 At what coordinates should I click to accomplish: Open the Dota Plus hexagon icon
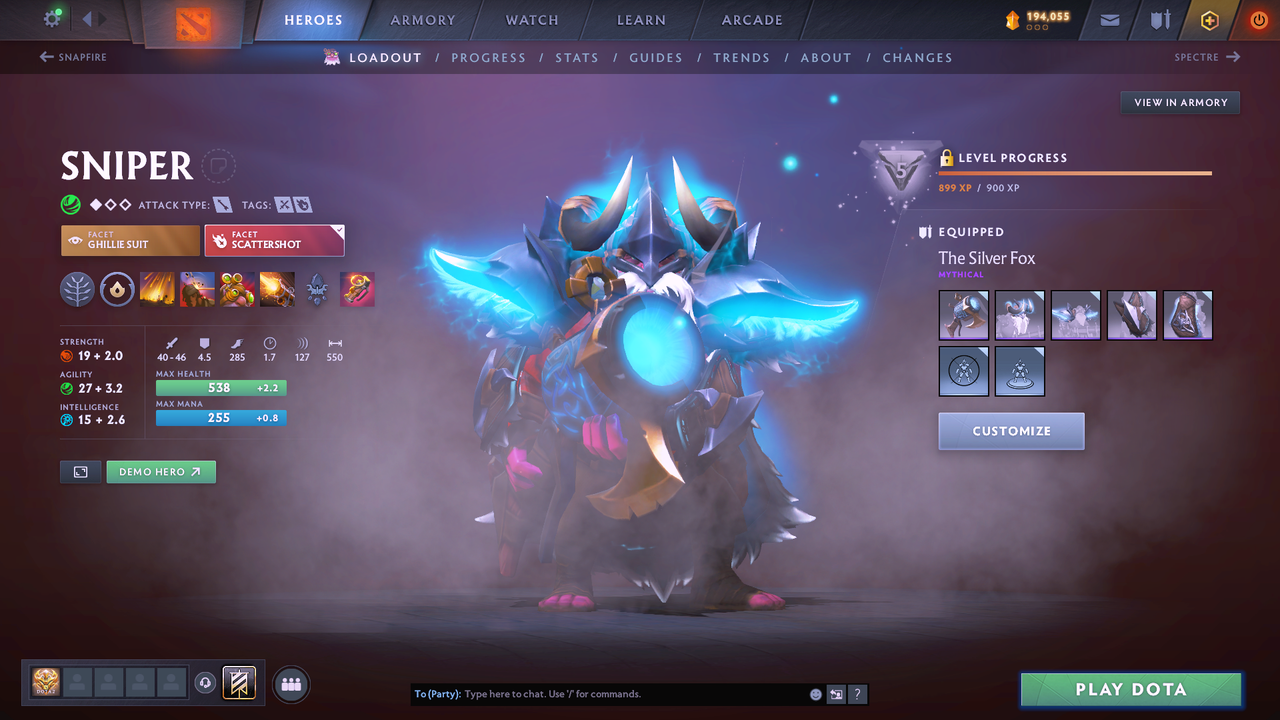[1209, 20]
